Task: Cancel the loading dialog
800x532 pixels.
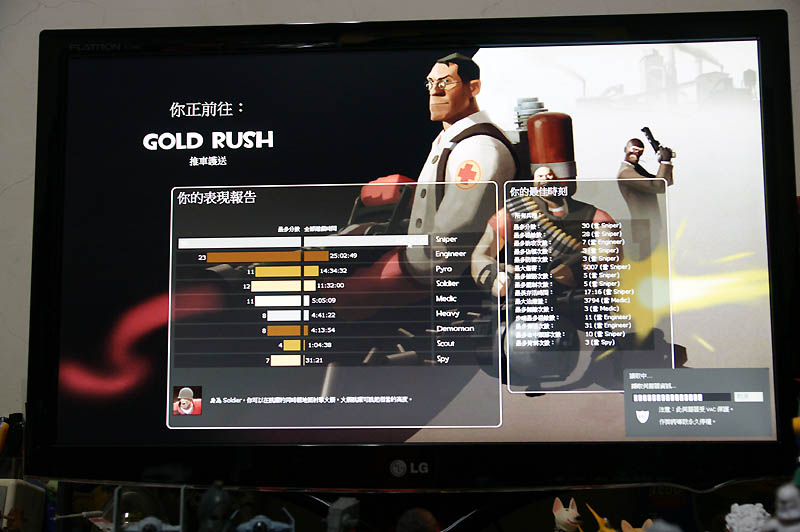Action: 747,397
